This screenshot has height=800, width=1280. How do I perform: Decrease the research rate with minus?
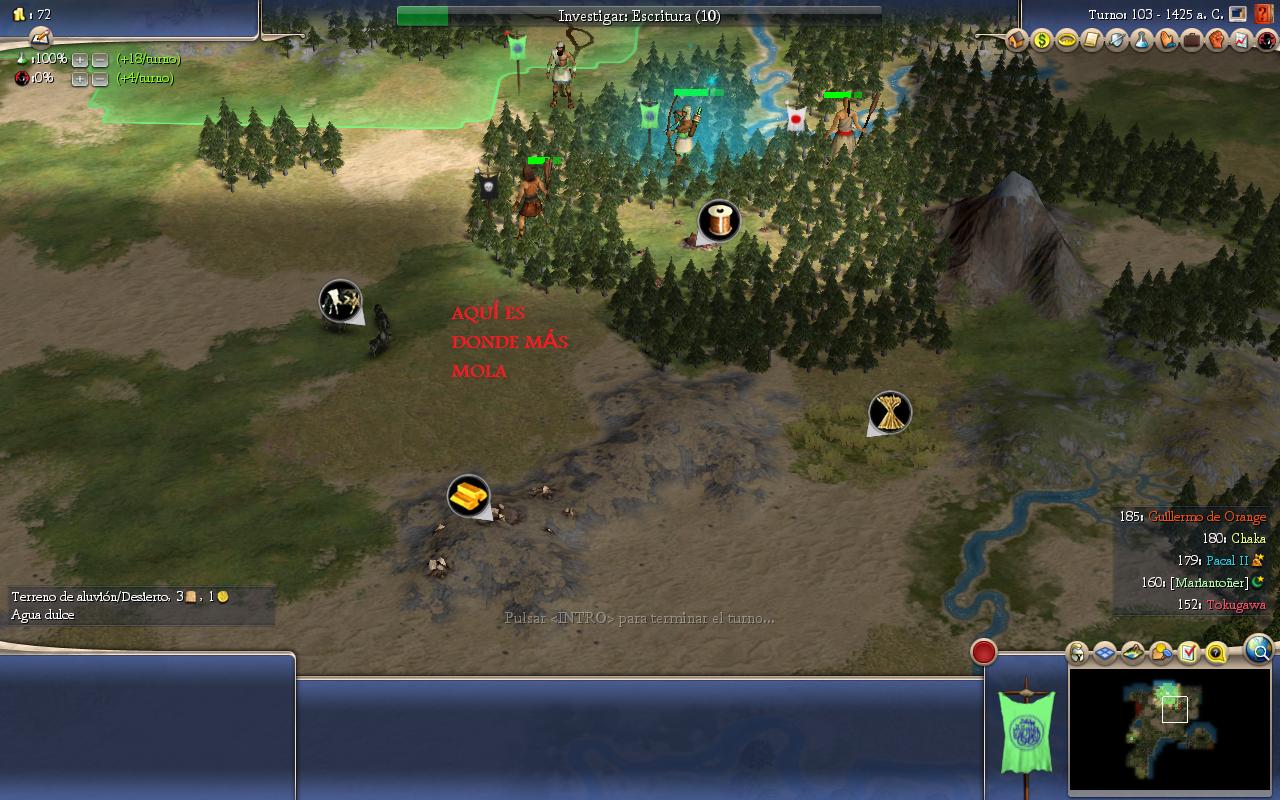(99, 60)
